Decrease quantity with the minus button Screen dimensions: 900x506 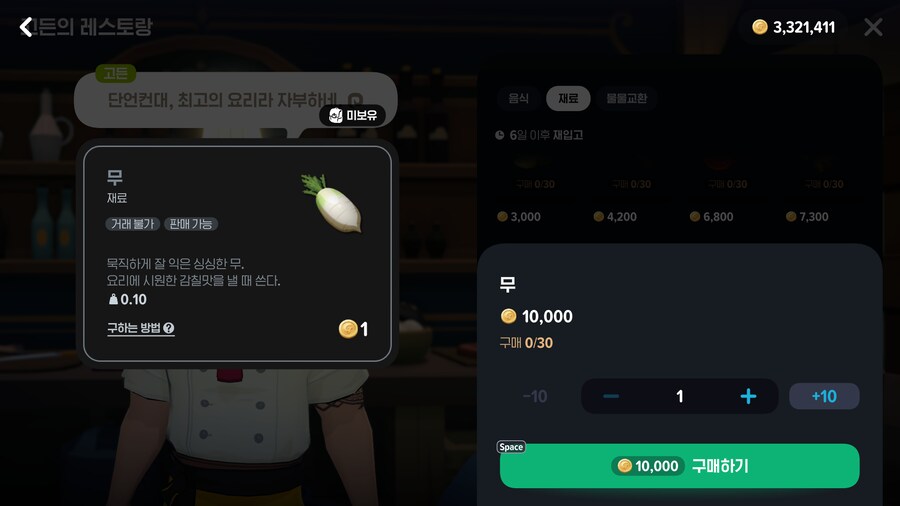[x=611, y=397]
